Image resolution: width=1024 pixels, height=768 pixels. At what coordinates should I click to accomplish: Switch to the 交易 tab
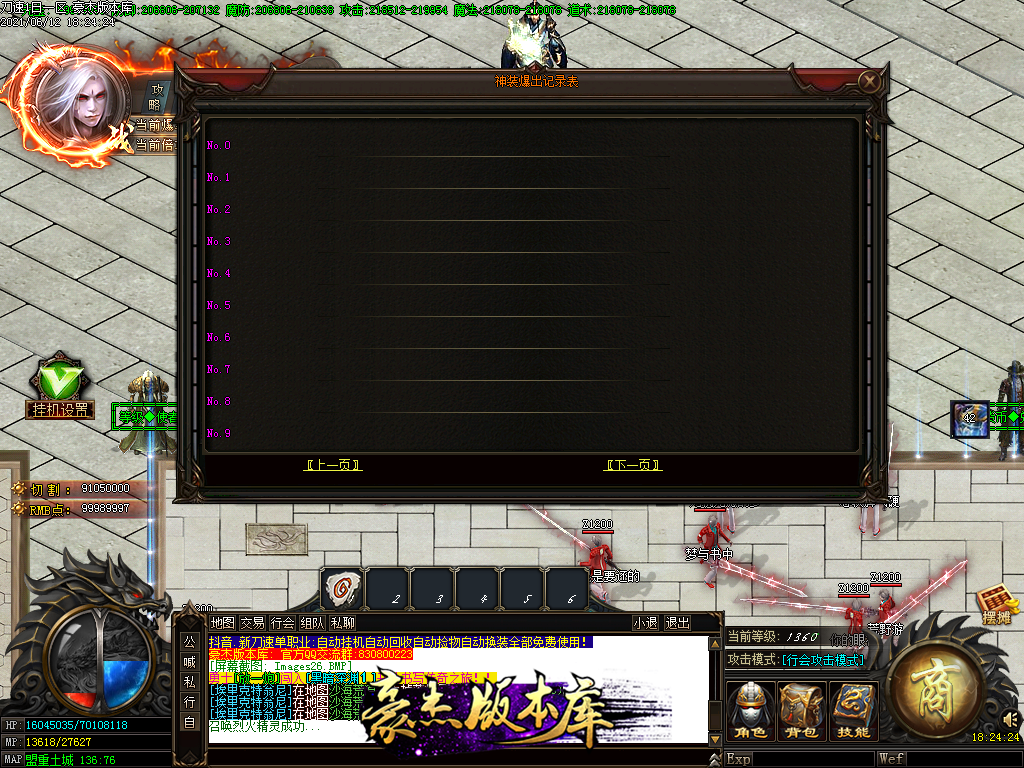tap(253, 623)
